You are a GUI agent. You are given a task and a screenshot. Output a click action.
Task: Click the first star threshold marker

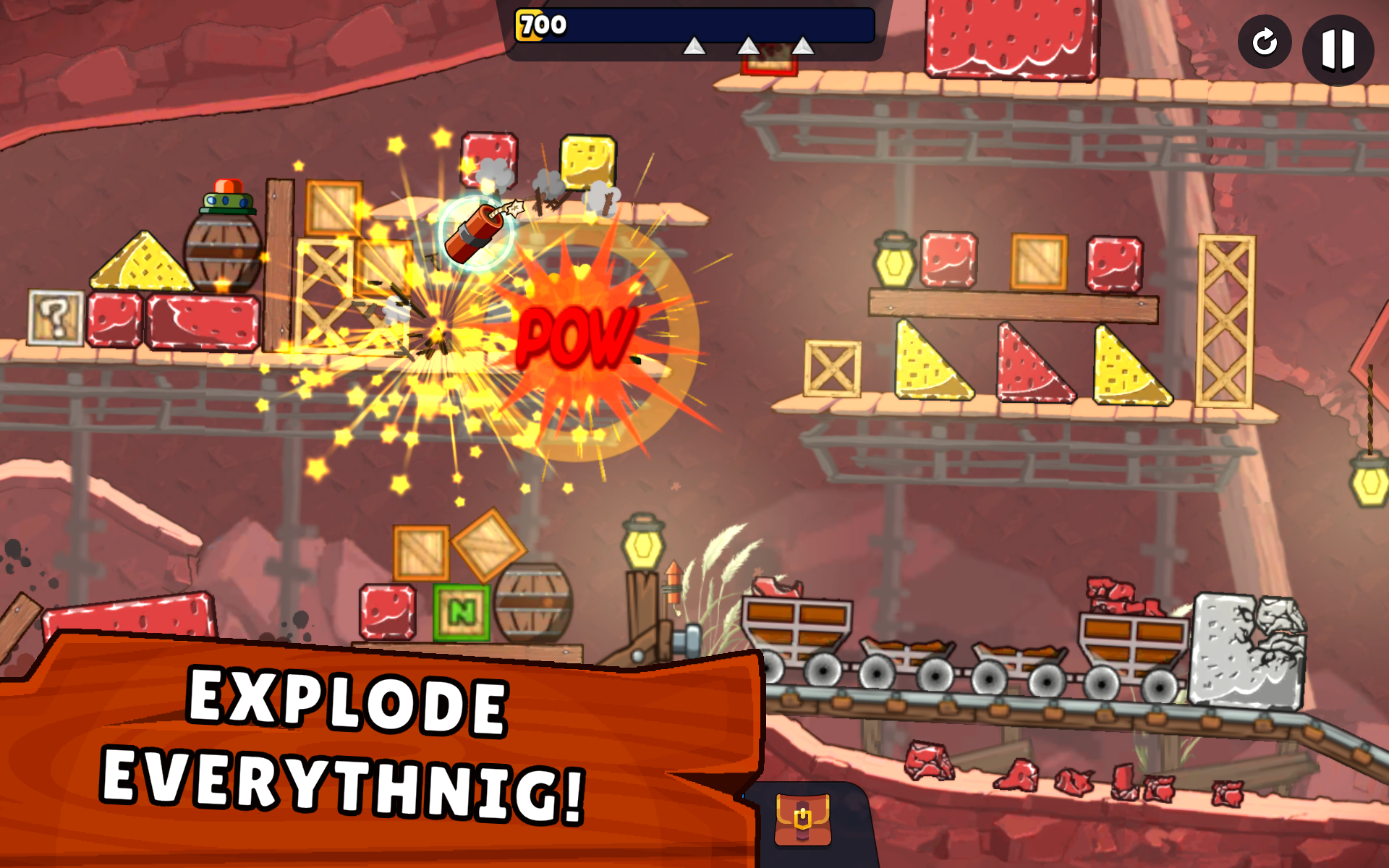[696, 45]
